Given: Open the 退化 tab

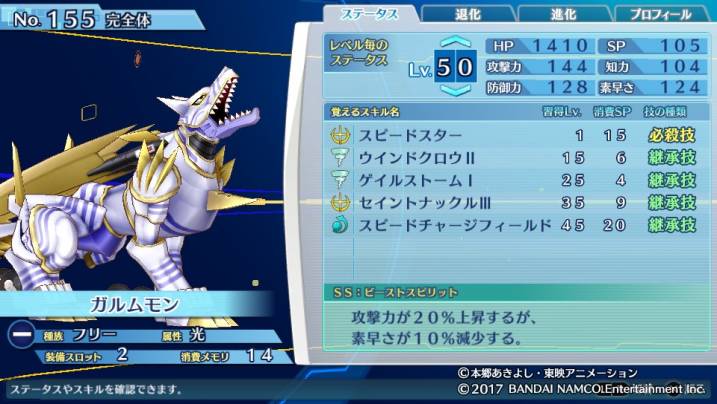Looking at the screenshot, I should 467,14.
